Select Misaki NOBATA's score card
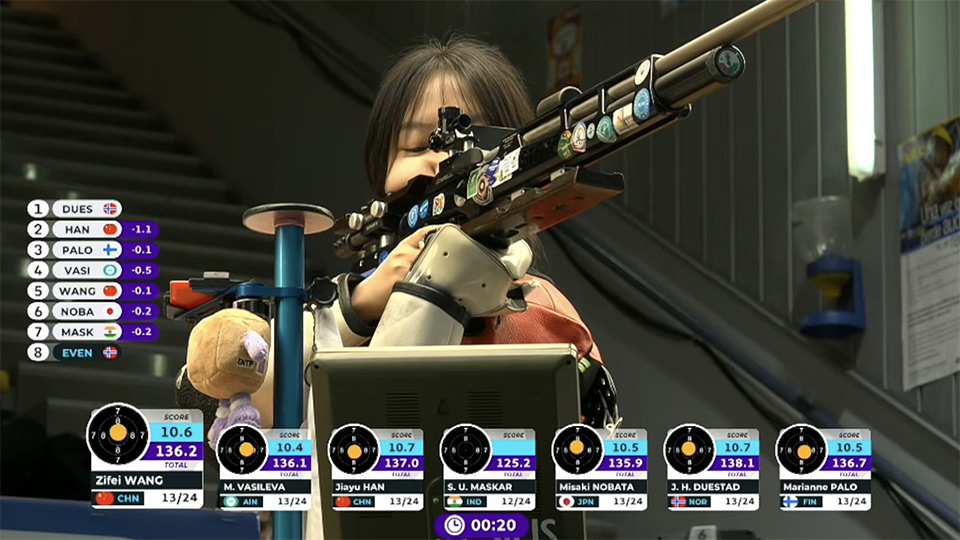 599,468
